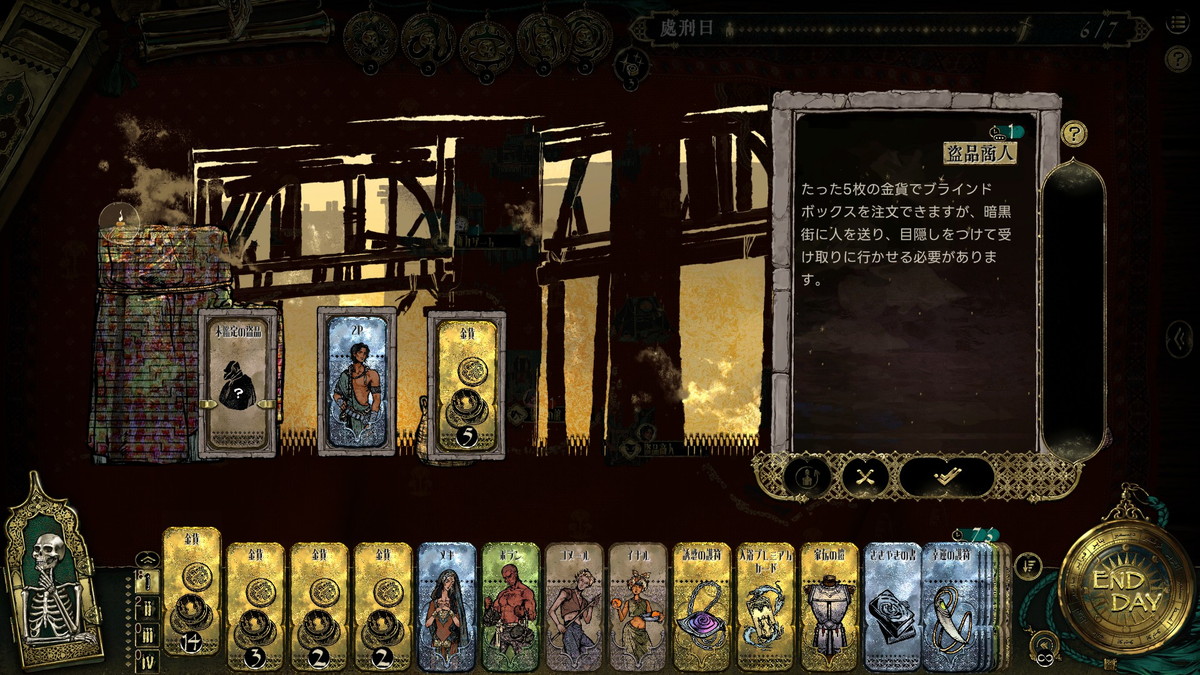This screenshot has height=675, width=1200.
Task: Choose the green muscular man character card
Action: (510, 605)
